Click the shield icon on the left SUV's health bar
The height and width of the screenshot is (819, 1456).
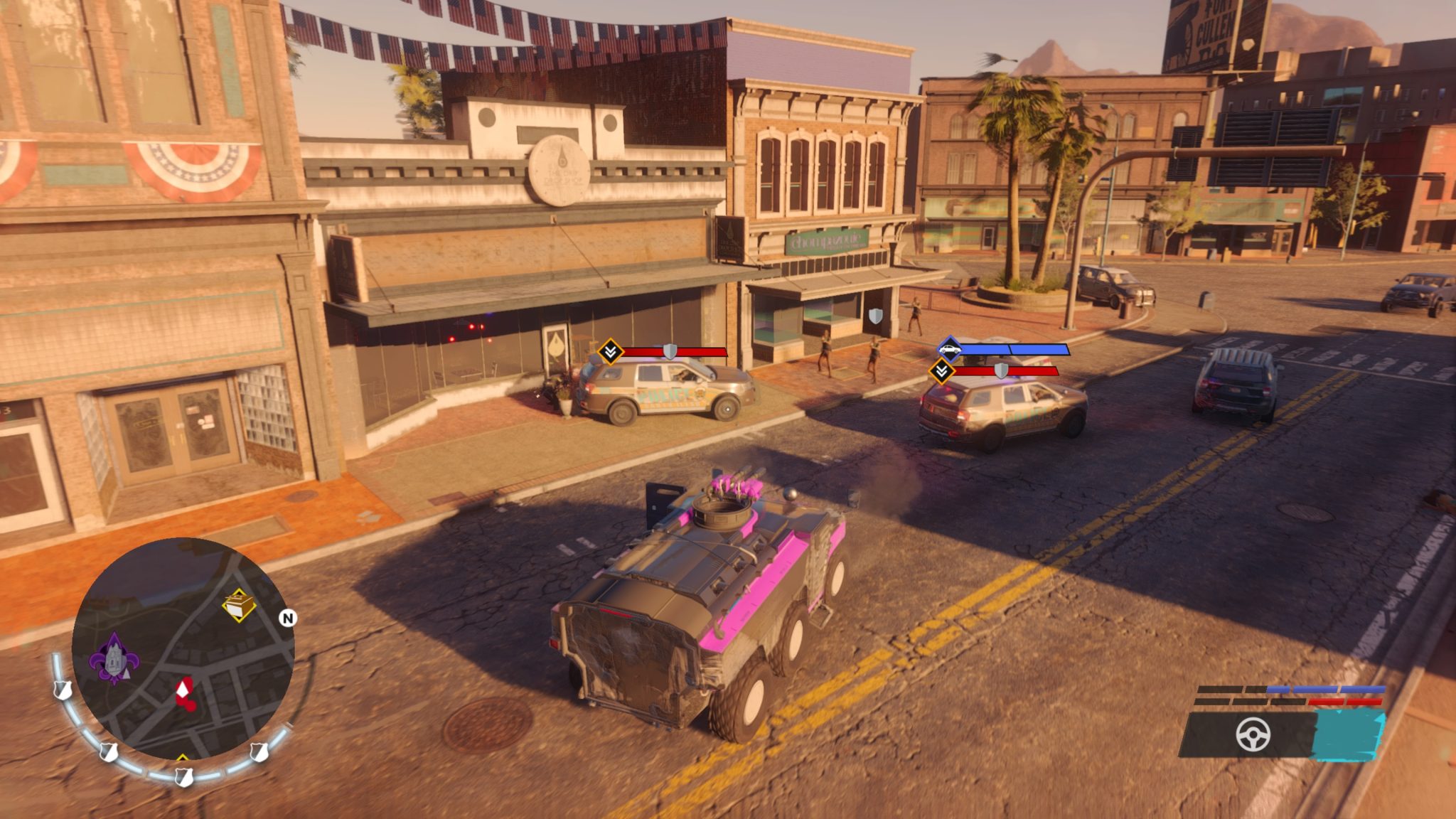670,351
